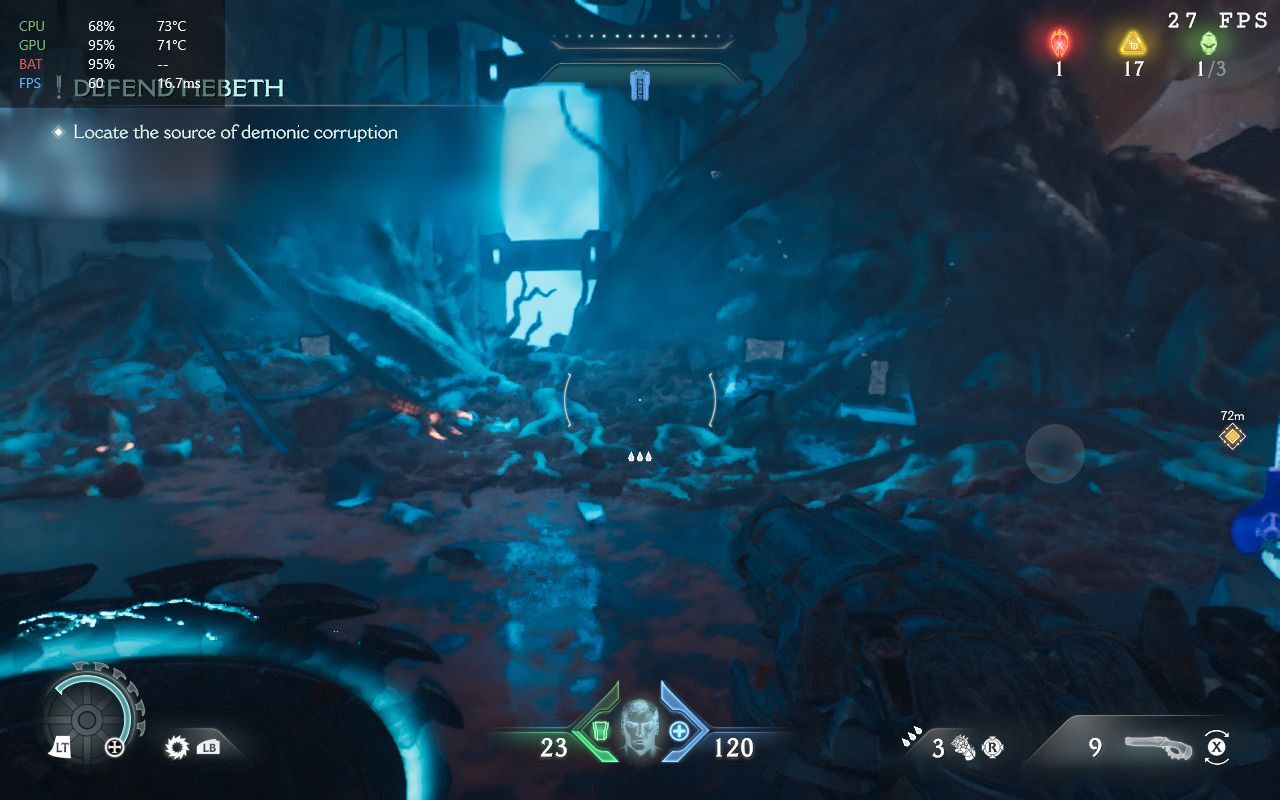The width and height of the screenshot is (1280, 800).
Task: Click the green armor icon
Action: tap(601, 732)
